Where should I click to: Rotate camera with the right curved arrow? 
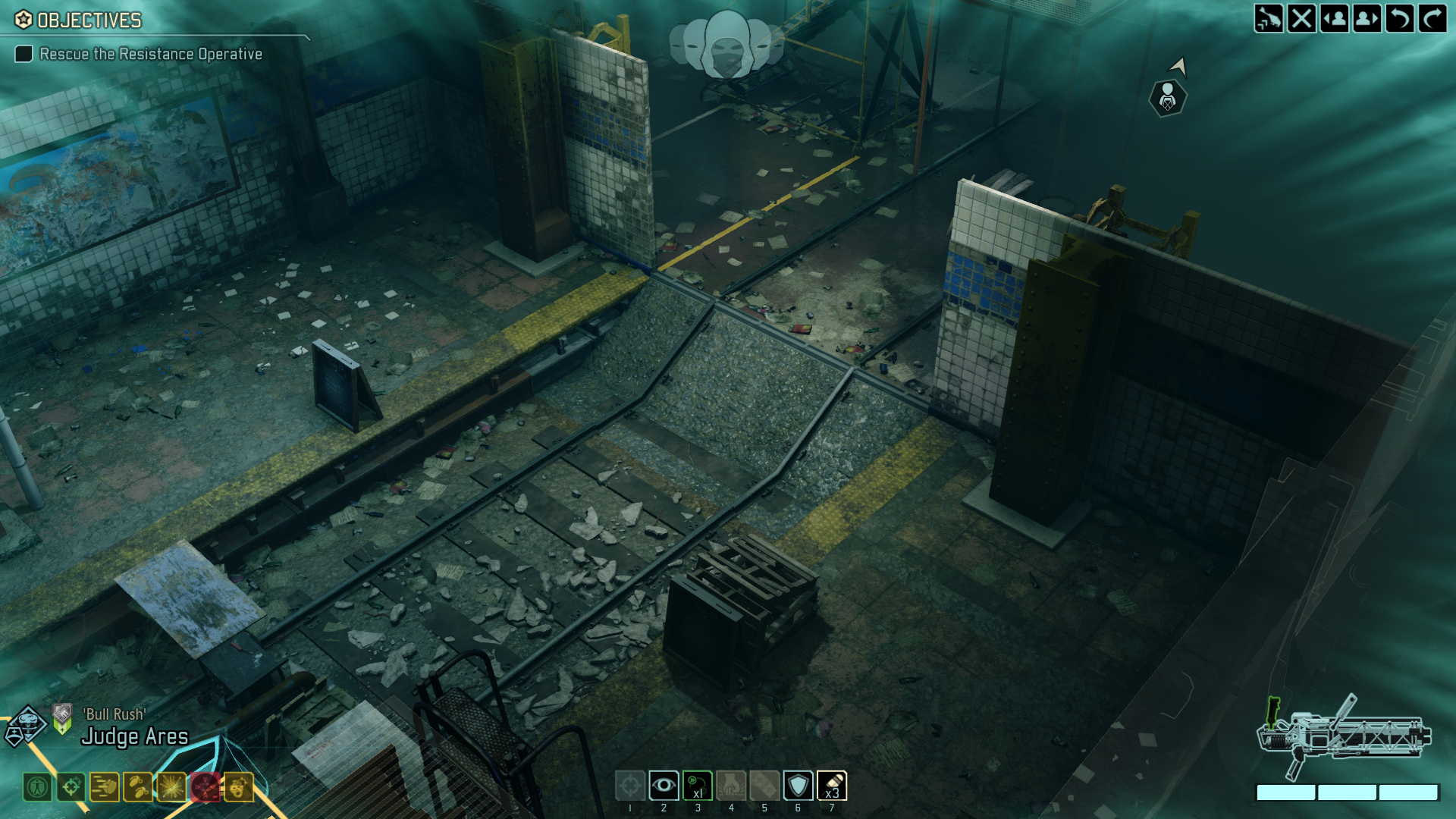1432,18
